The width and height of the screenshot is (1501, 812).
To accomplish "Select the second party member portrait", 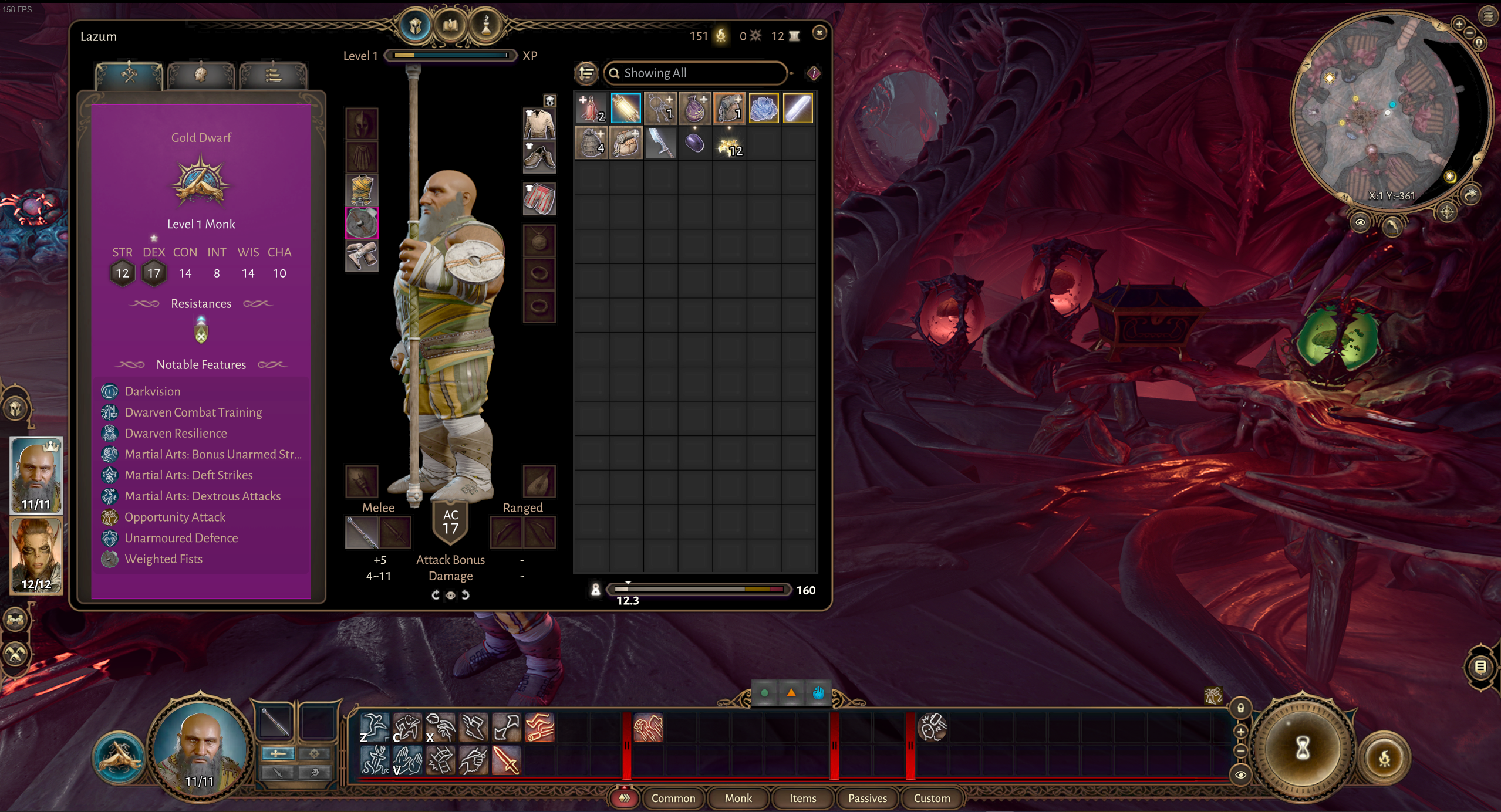I will coord(36,555).
